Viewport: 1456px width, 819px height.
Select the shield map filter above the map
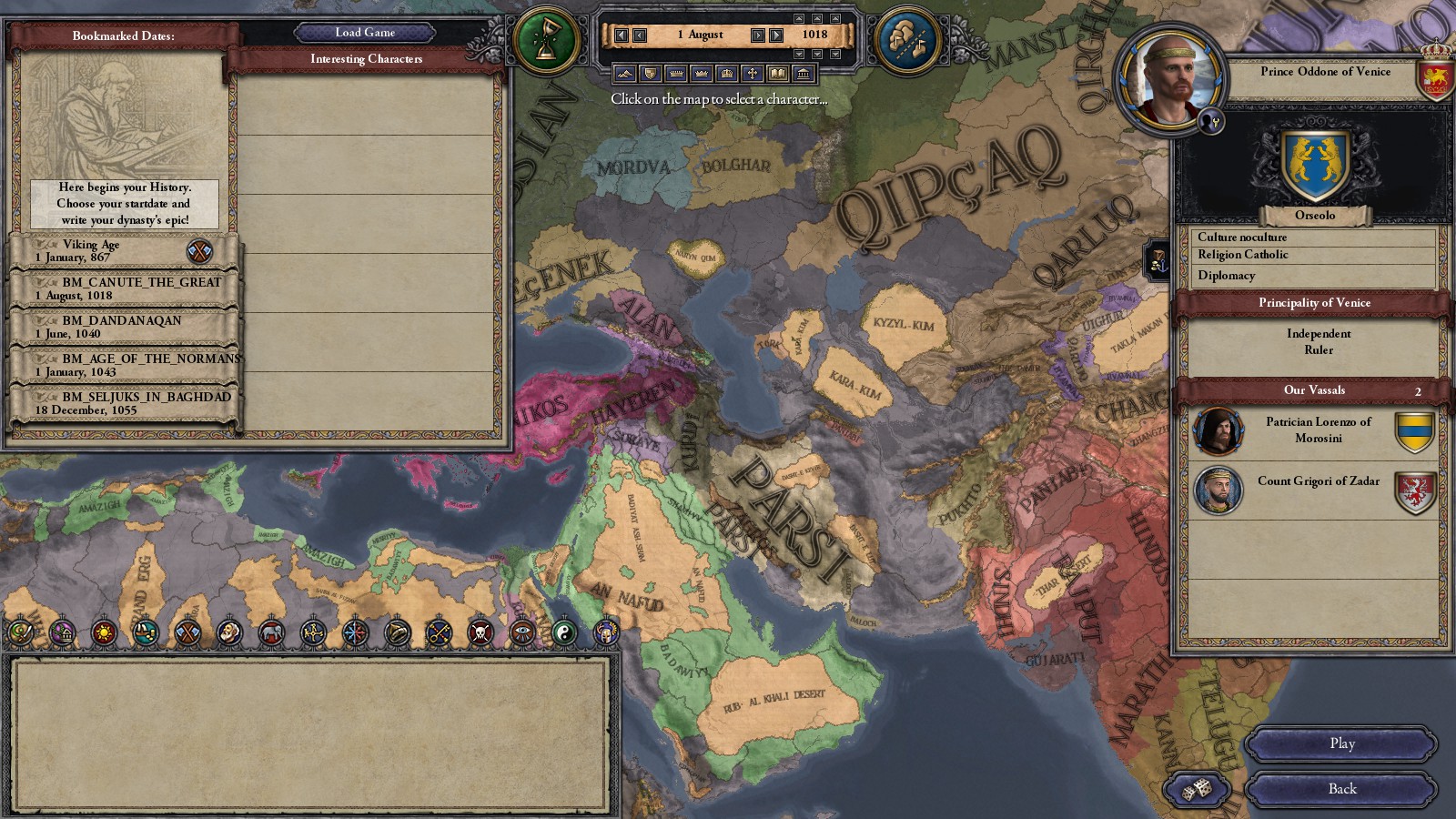pyautogui.click(x=651, y=73)
